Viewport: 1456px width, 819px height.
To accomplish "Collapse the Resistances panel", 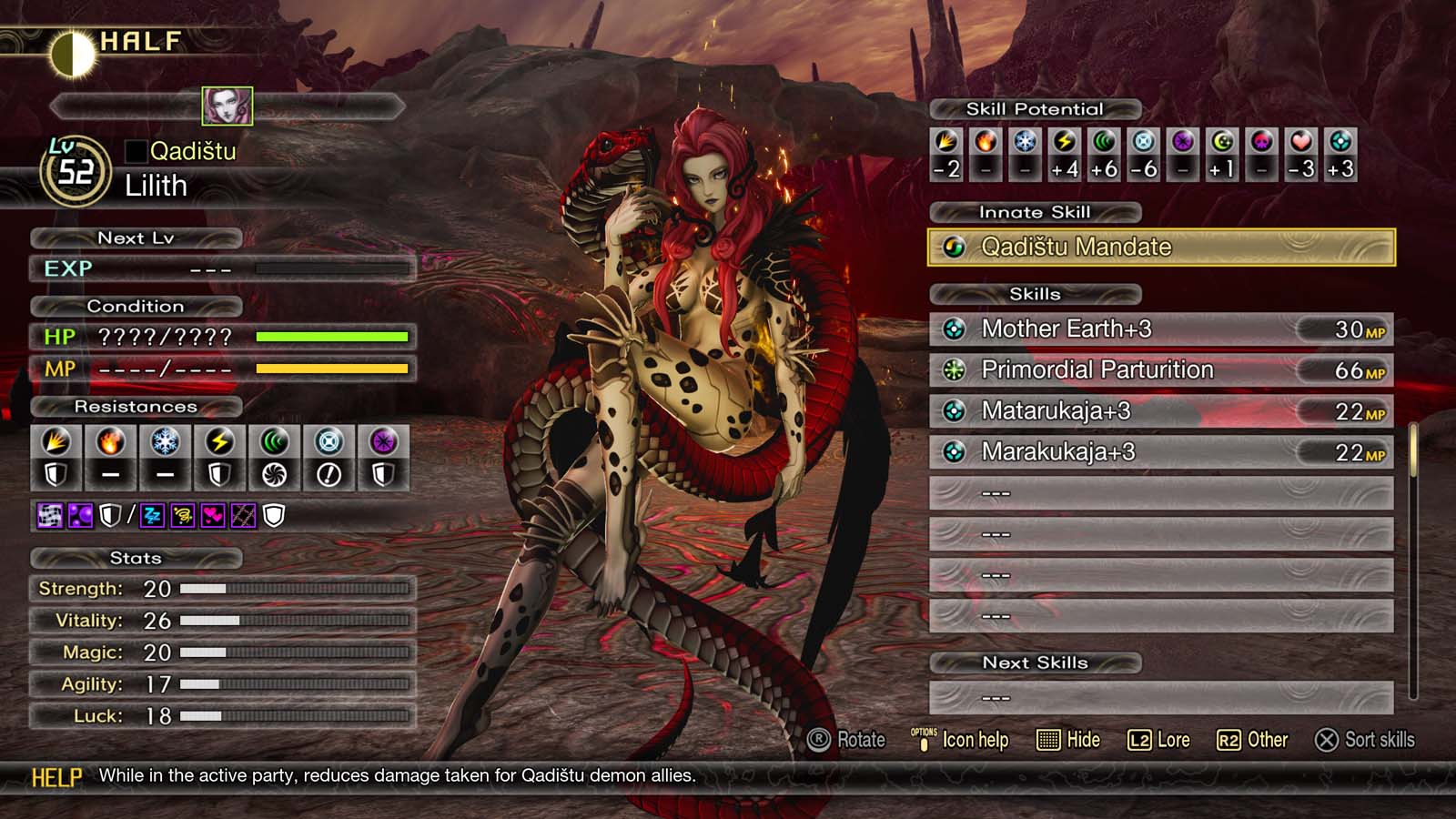I will pyautogui.click(x=136, y=407).
